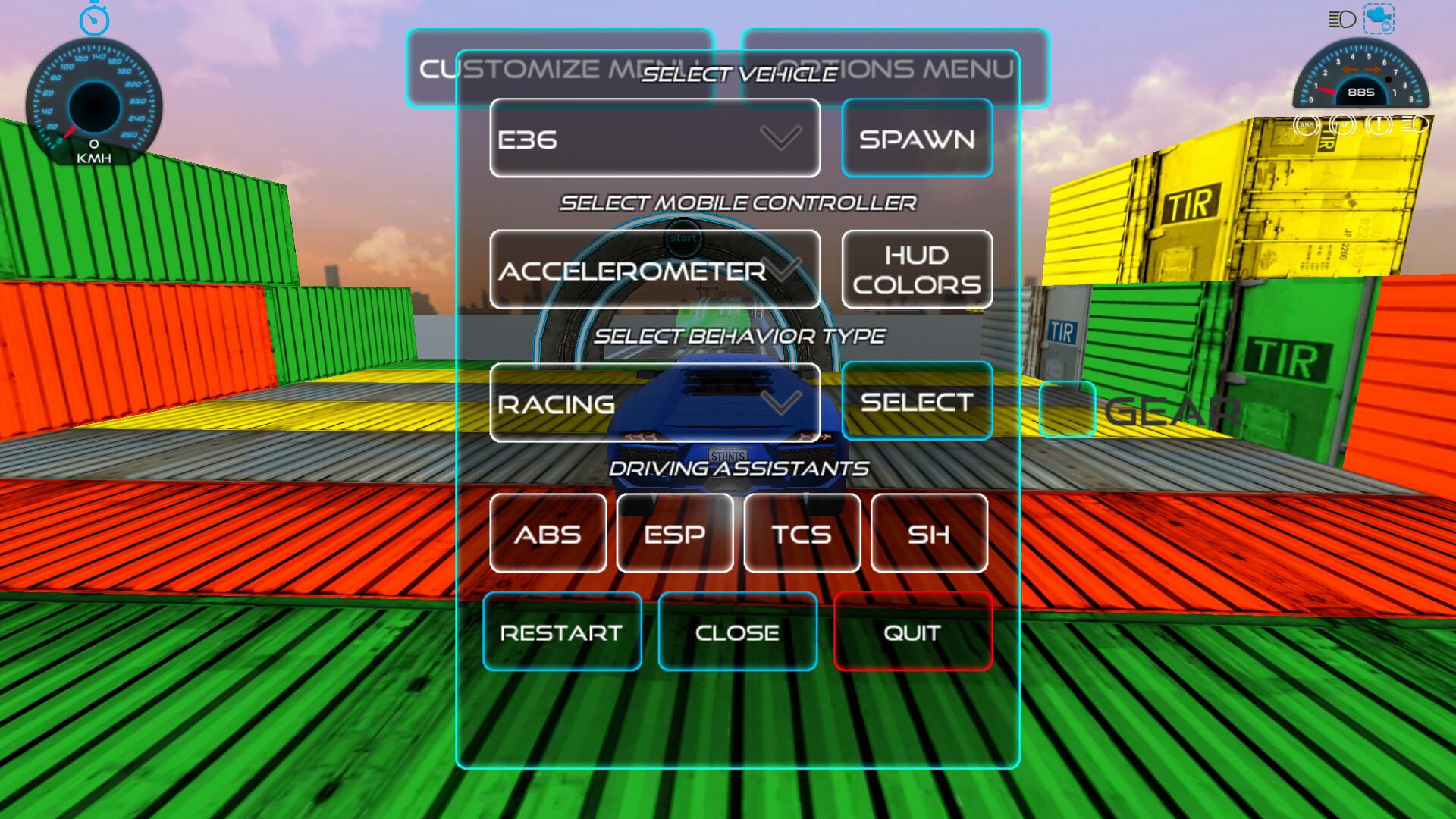Screen dimensions: 1456x819
Task: Enable the ABS driving assistant
Action: [x=548, y=534]
